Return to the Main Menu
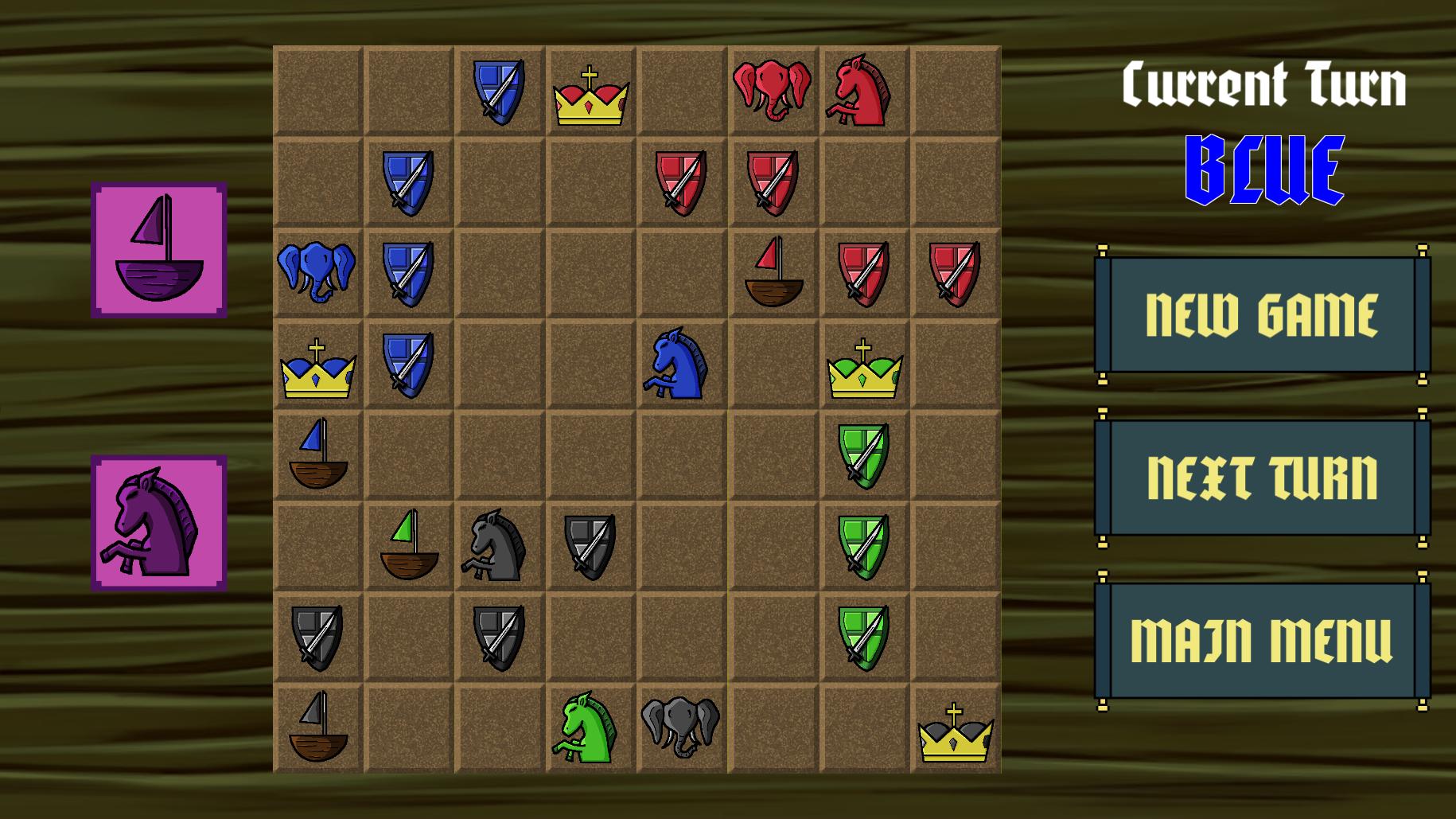Viewport: 1456px width, 819px height. click(x=1262, y=640)
